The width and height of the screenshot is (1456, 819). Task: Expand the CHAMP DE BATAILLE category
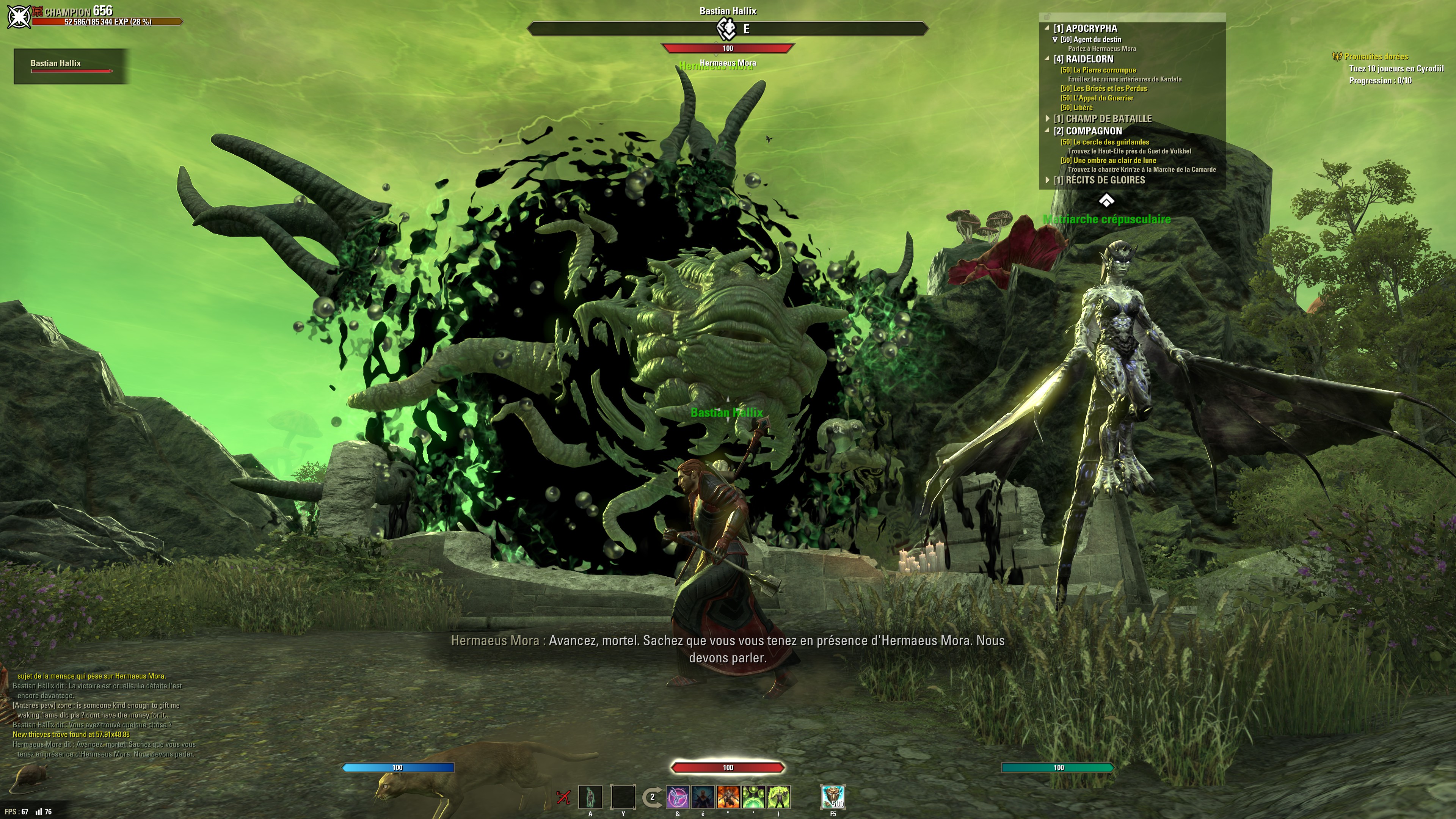tap(1047, 119)
